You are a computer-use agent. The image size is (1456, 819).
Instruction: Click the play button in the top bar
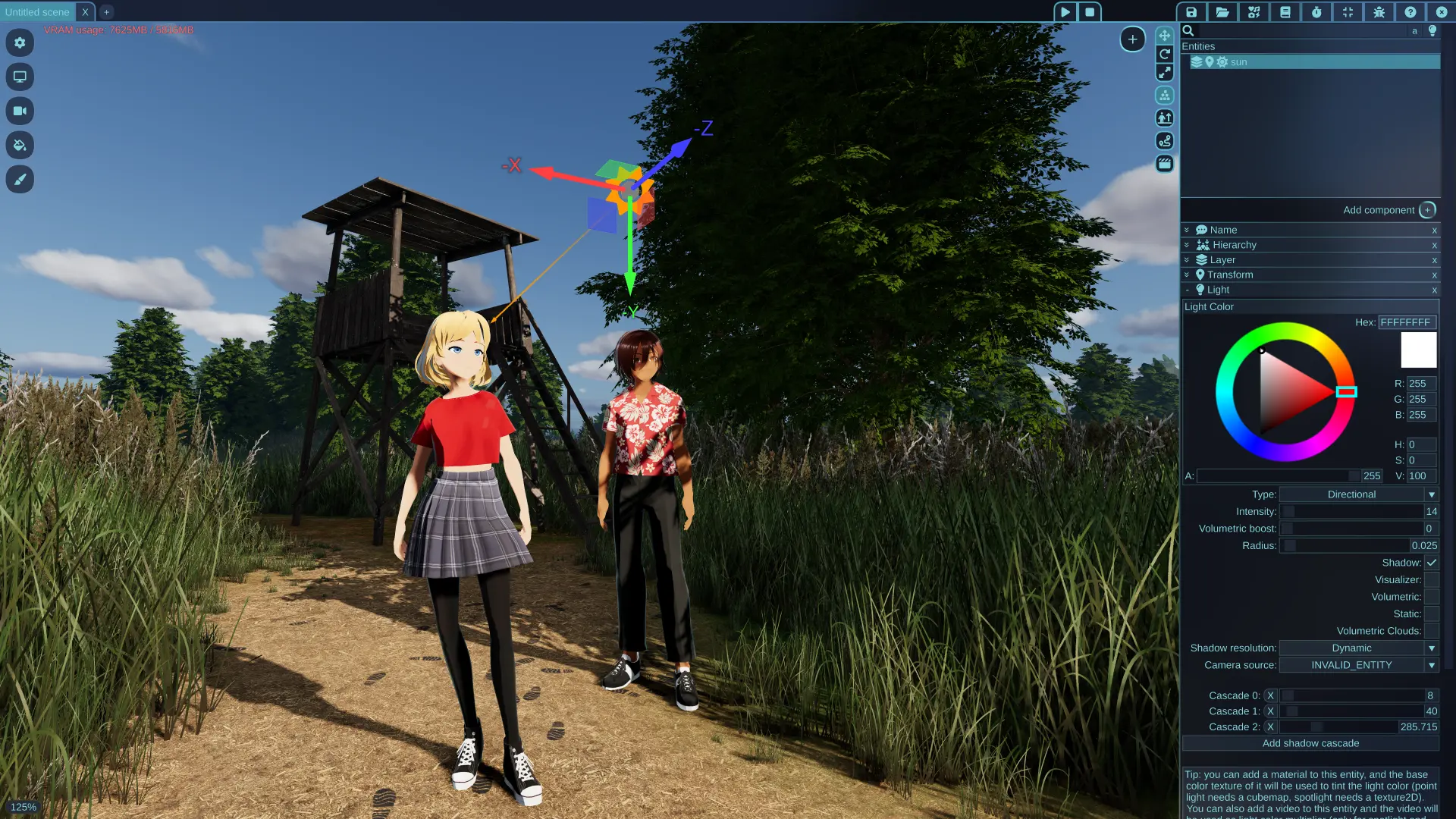(x=1065, y=12)
